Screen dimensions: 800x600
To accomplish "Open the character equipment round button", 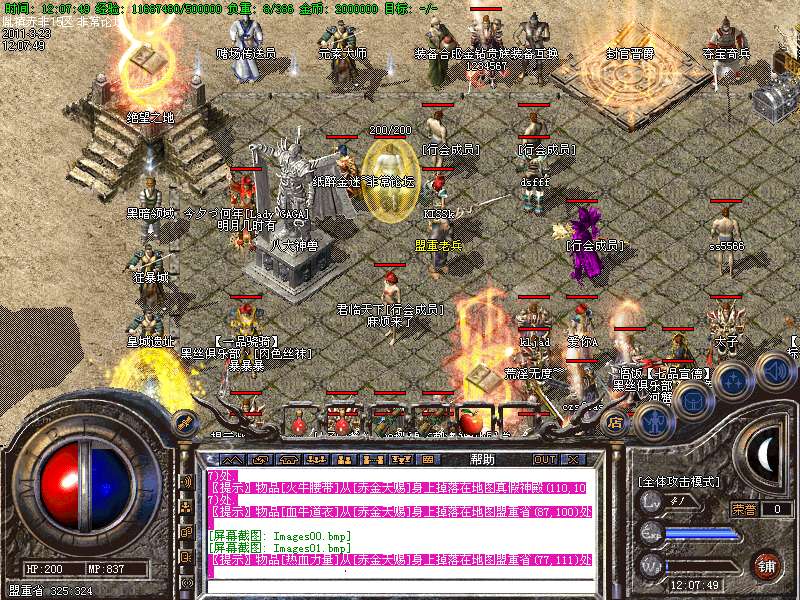I will pyautogui.click(x=655, y=422).
